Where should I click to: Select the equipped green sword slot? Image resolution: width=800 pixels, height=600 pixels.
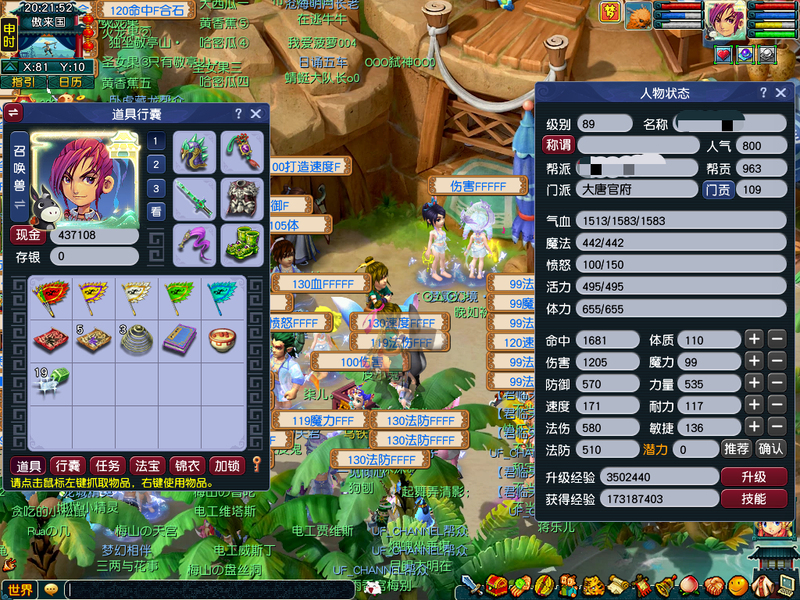[195, 198]
